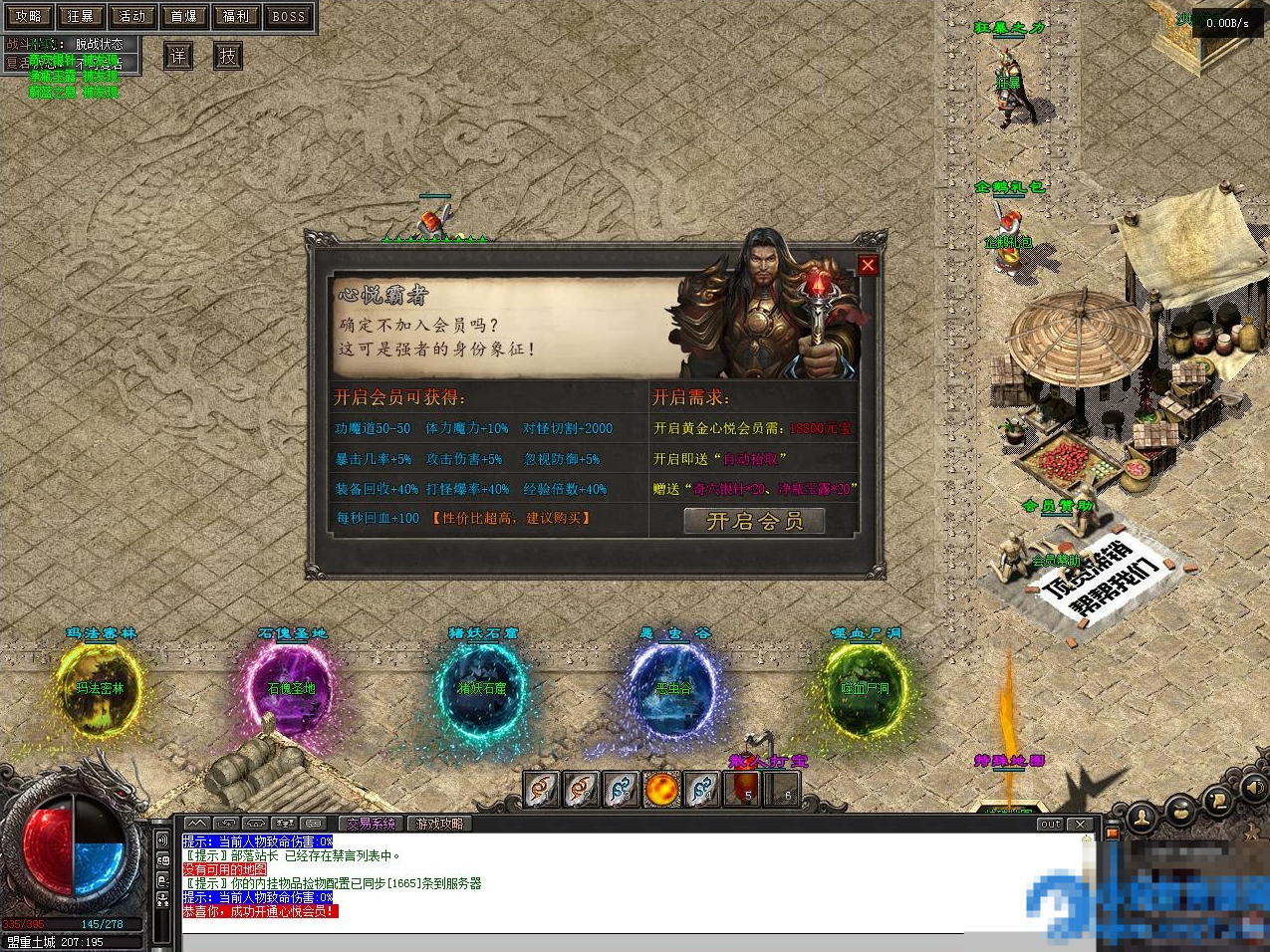Toggle the sound speaker icon

pyautogui.click(x=1254, y=789)
